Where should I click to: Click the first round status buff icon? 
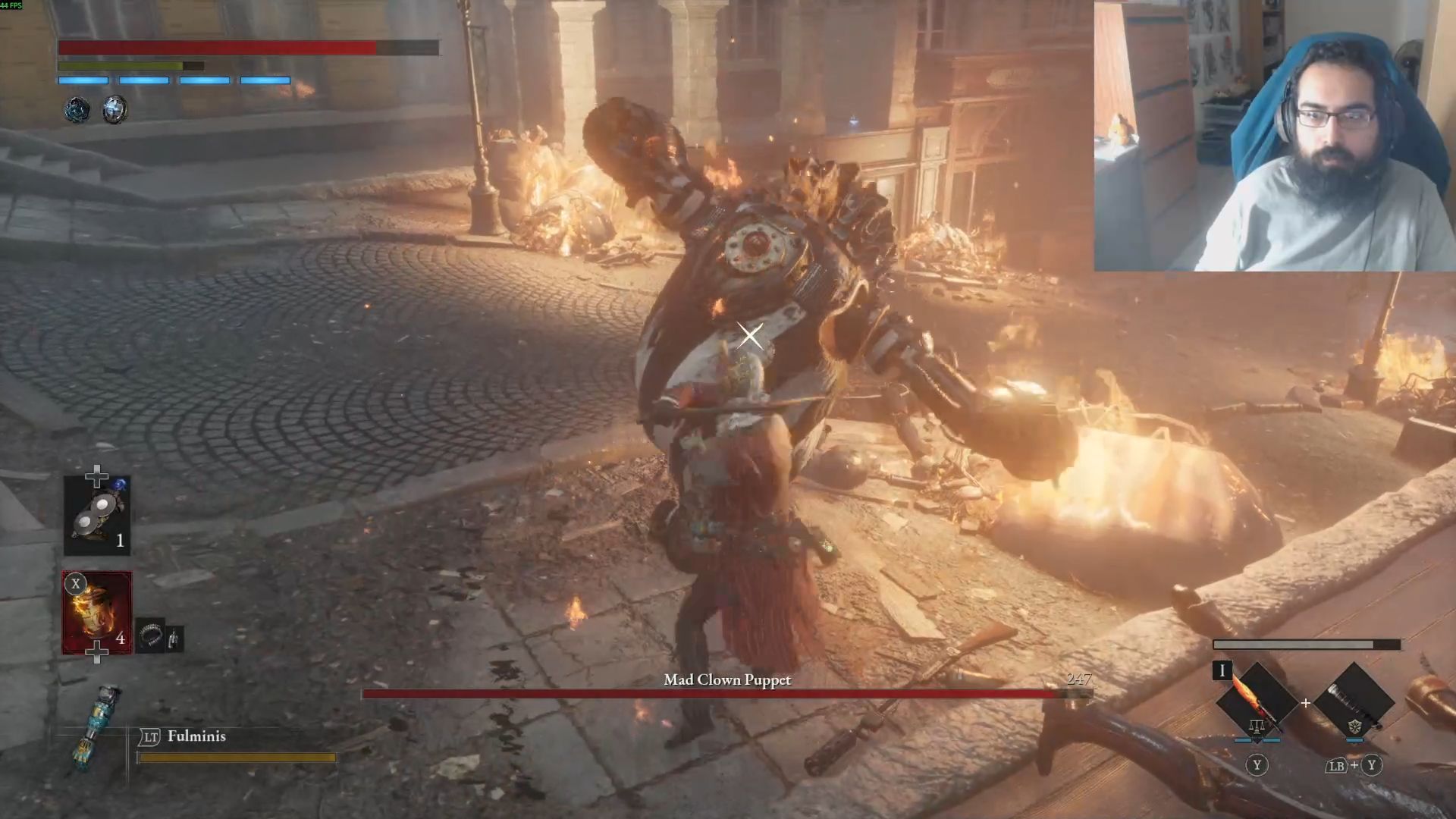click(x=77, y=110)
